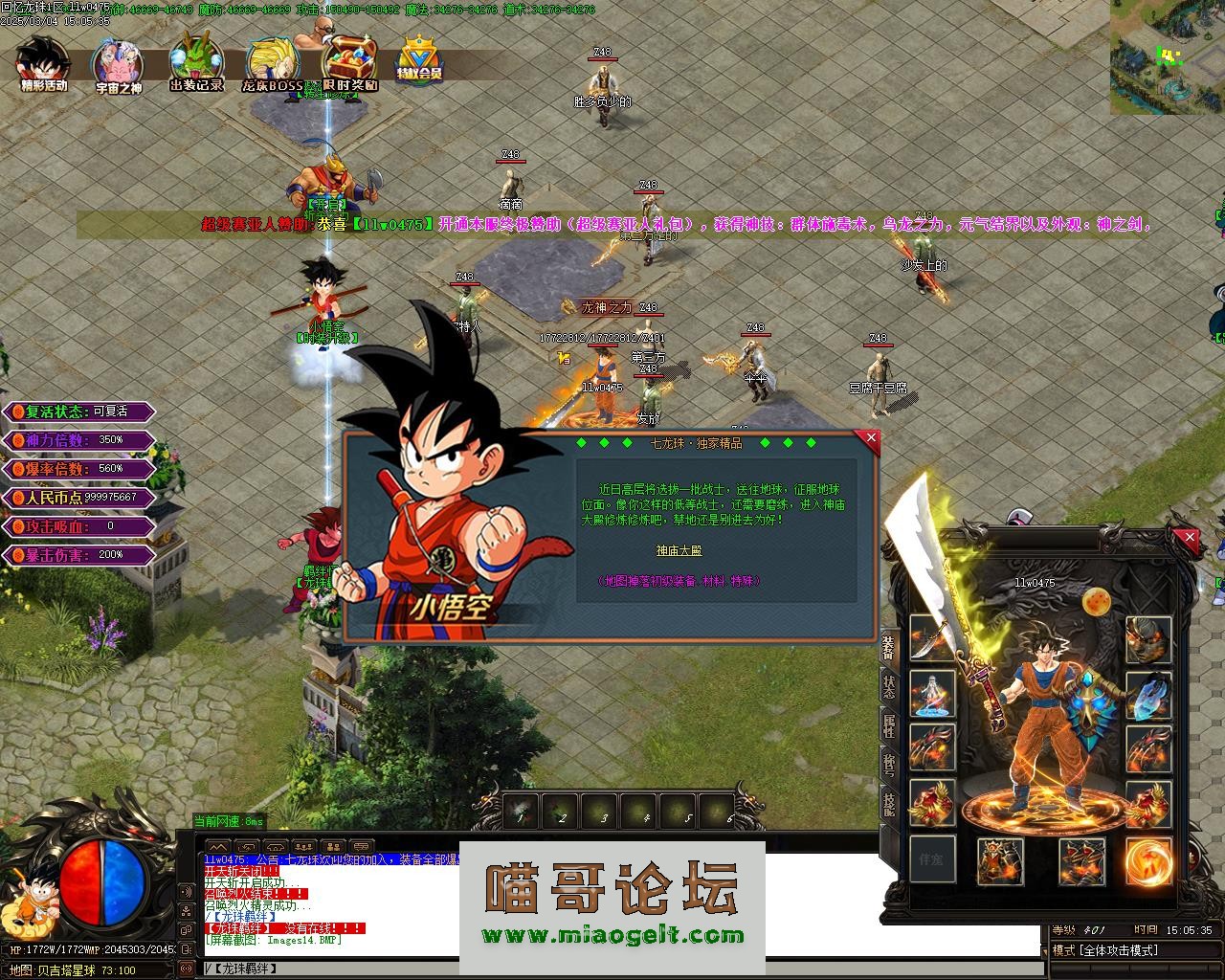Select hotbar slot number 1

point(521,812)
